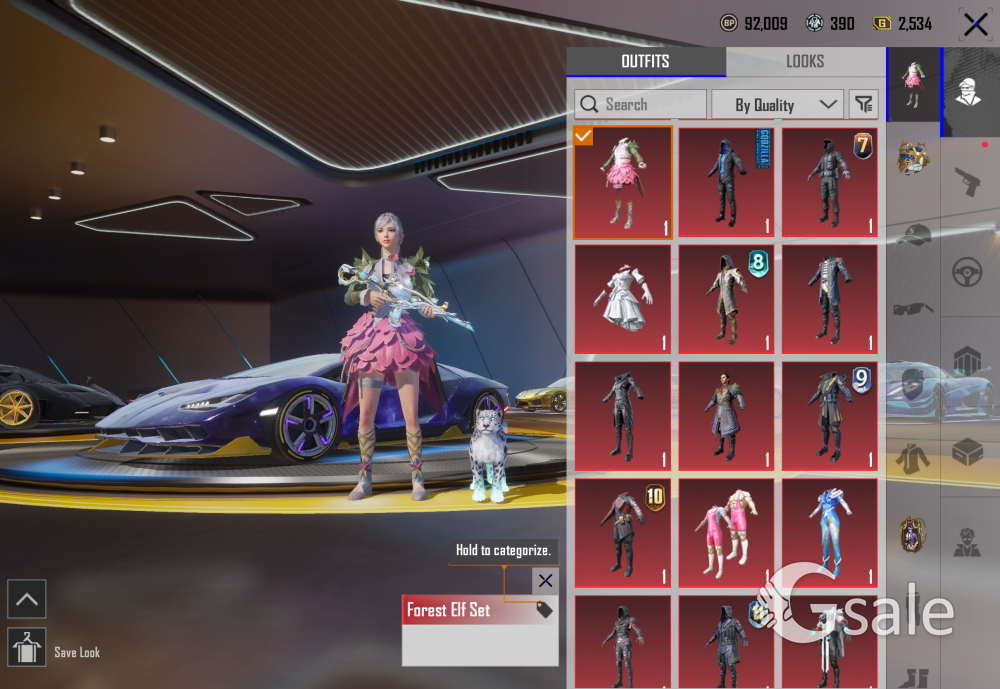The image size is (1000, 689).
Task: Dismiss the Forest Elf Set tooltip
Action: pos(544,580)
